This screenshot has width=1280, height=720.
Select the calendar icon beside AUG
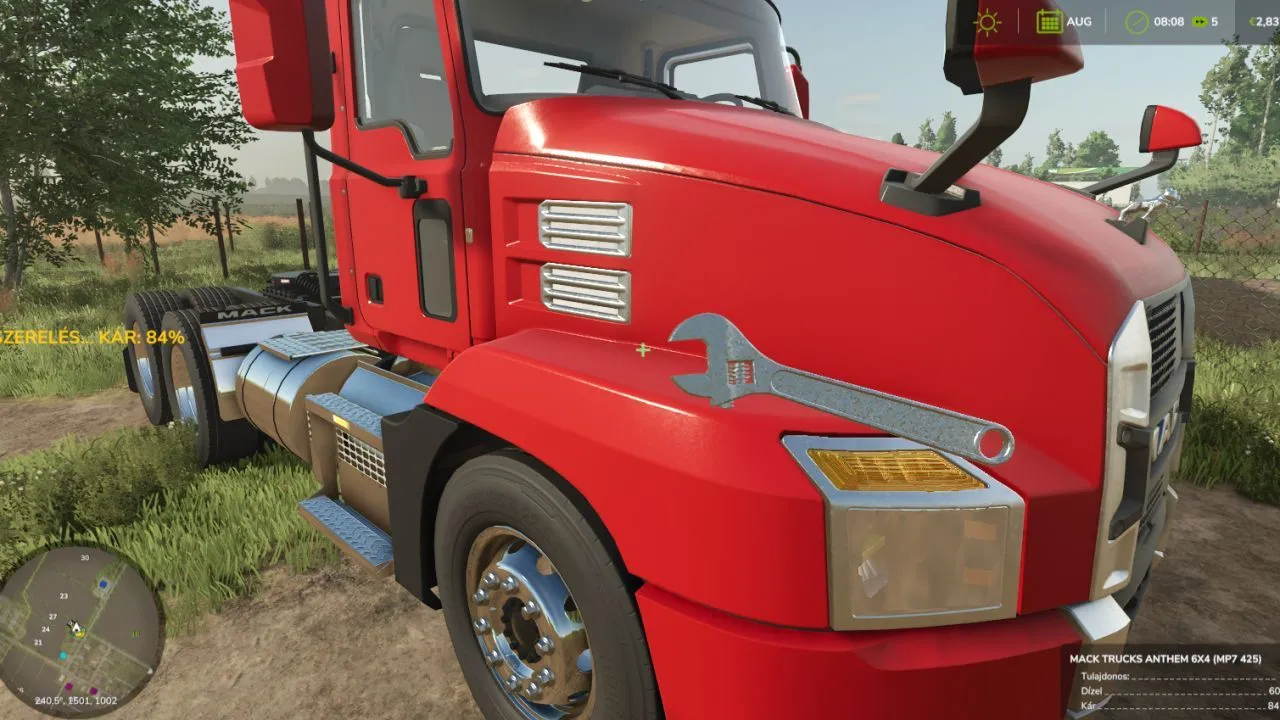[x=1049, y=22]
